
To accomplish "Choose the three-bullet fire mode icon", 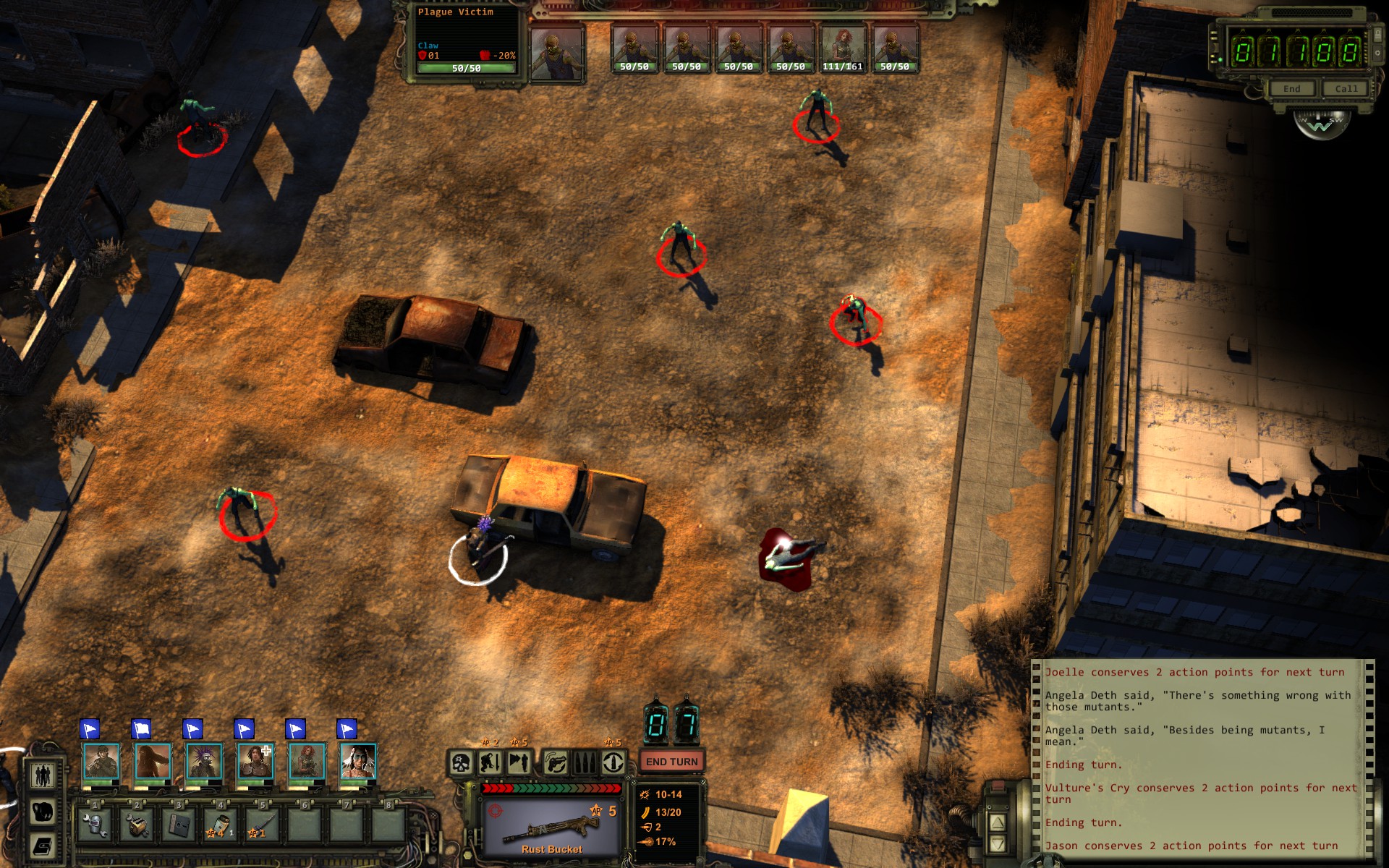I will (585, 762).
